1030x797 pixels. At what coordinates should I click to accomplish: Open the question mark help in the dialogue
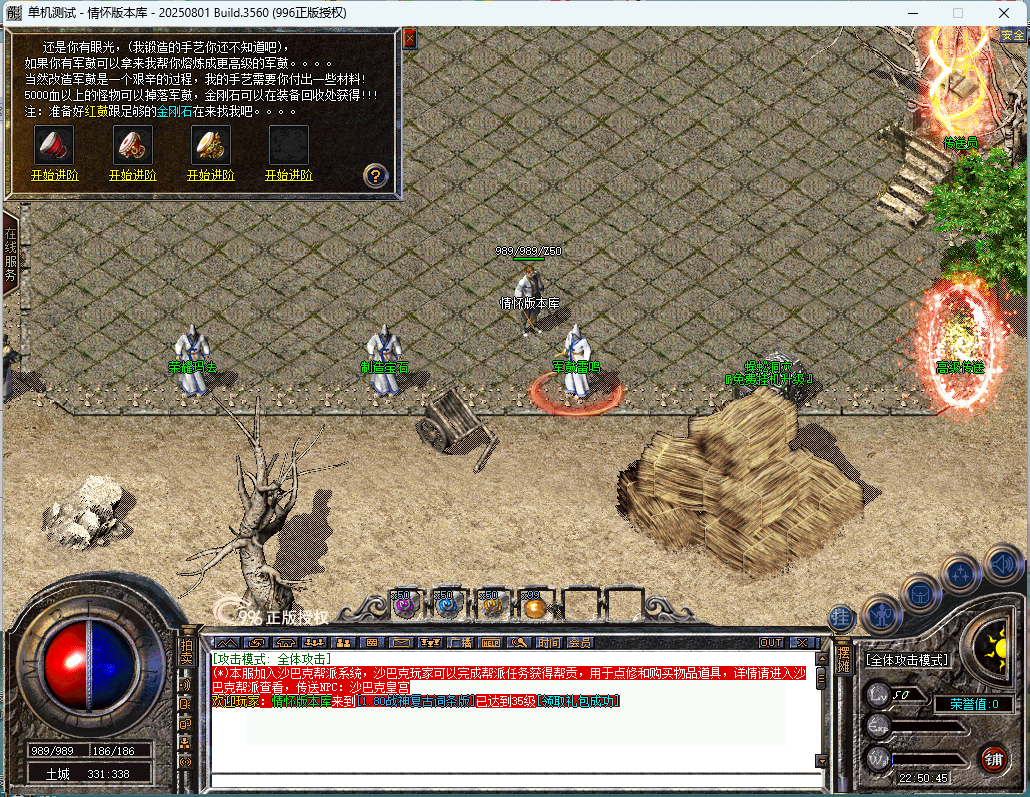(375, 176)
